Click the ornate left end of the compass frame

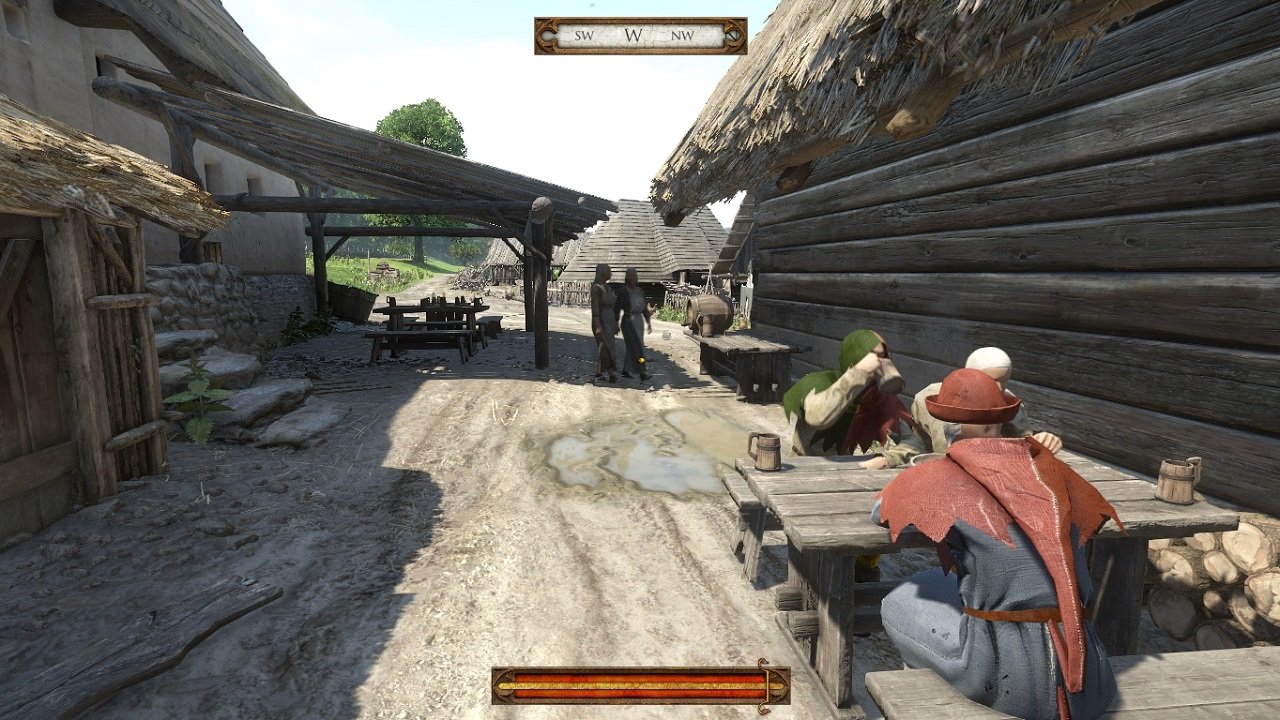point(545,35)
